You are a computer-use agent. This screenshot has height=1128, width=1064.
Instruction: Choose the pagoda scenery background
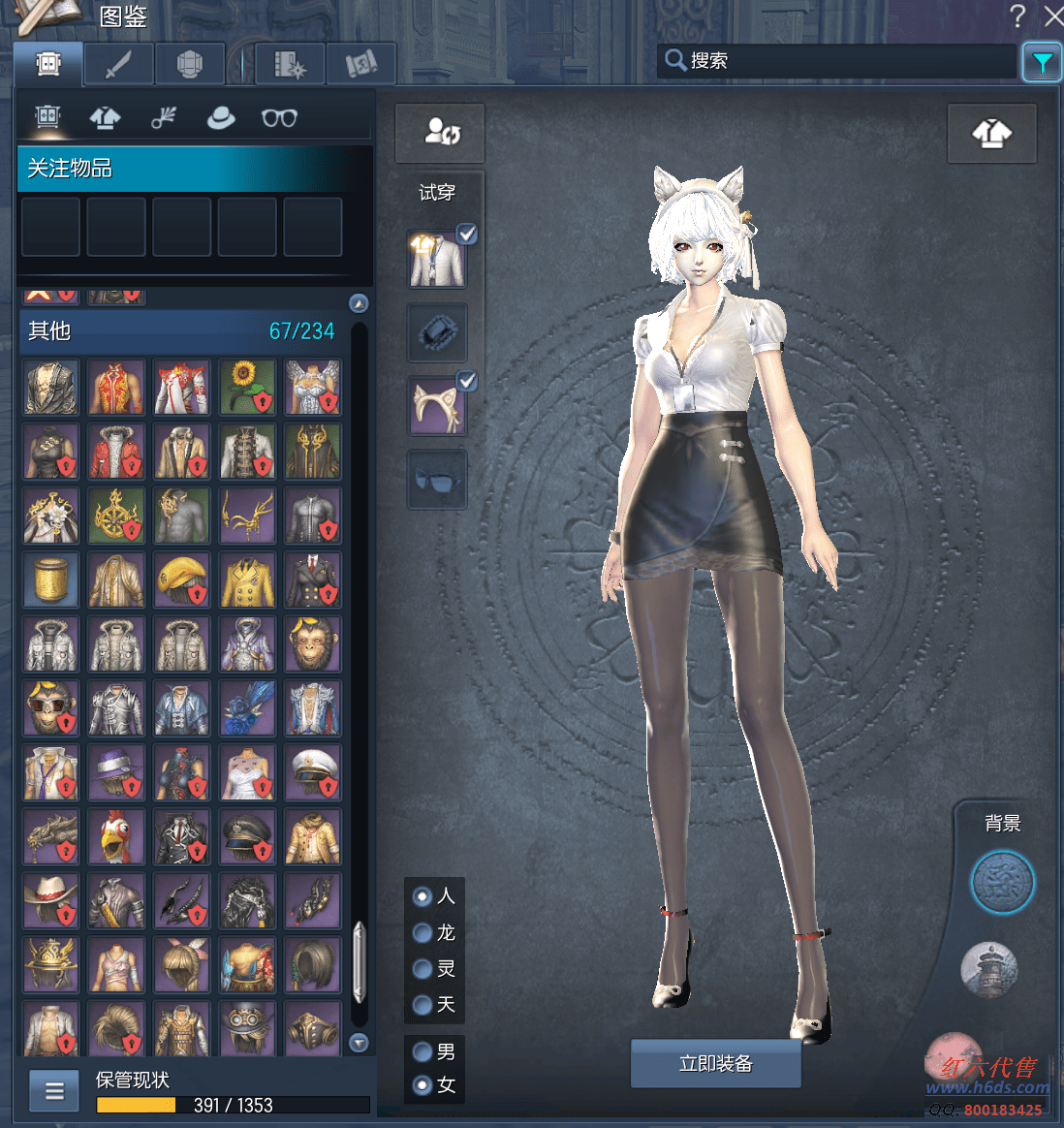tap(988, 969)
